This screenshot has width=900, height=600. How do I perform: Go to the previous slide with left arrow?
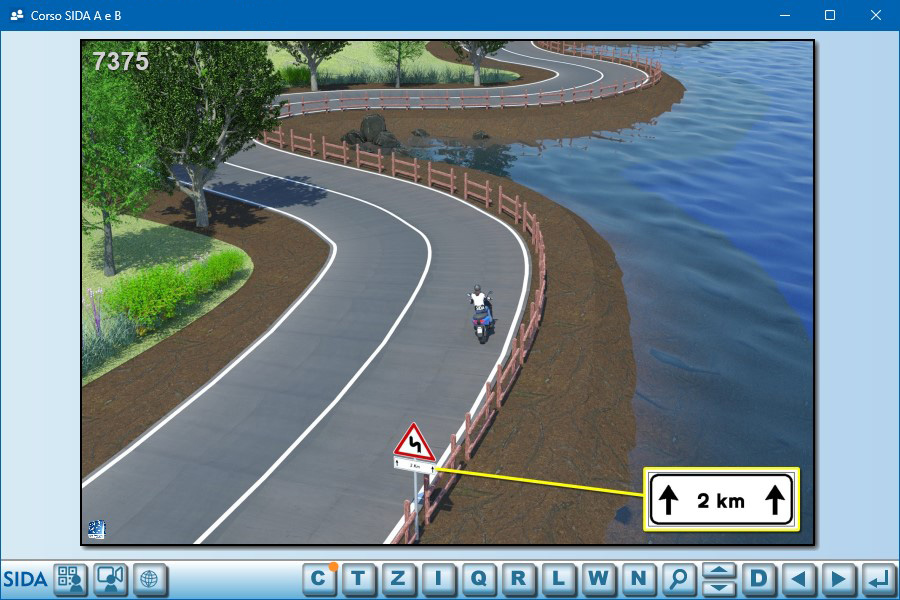(799, 578)
